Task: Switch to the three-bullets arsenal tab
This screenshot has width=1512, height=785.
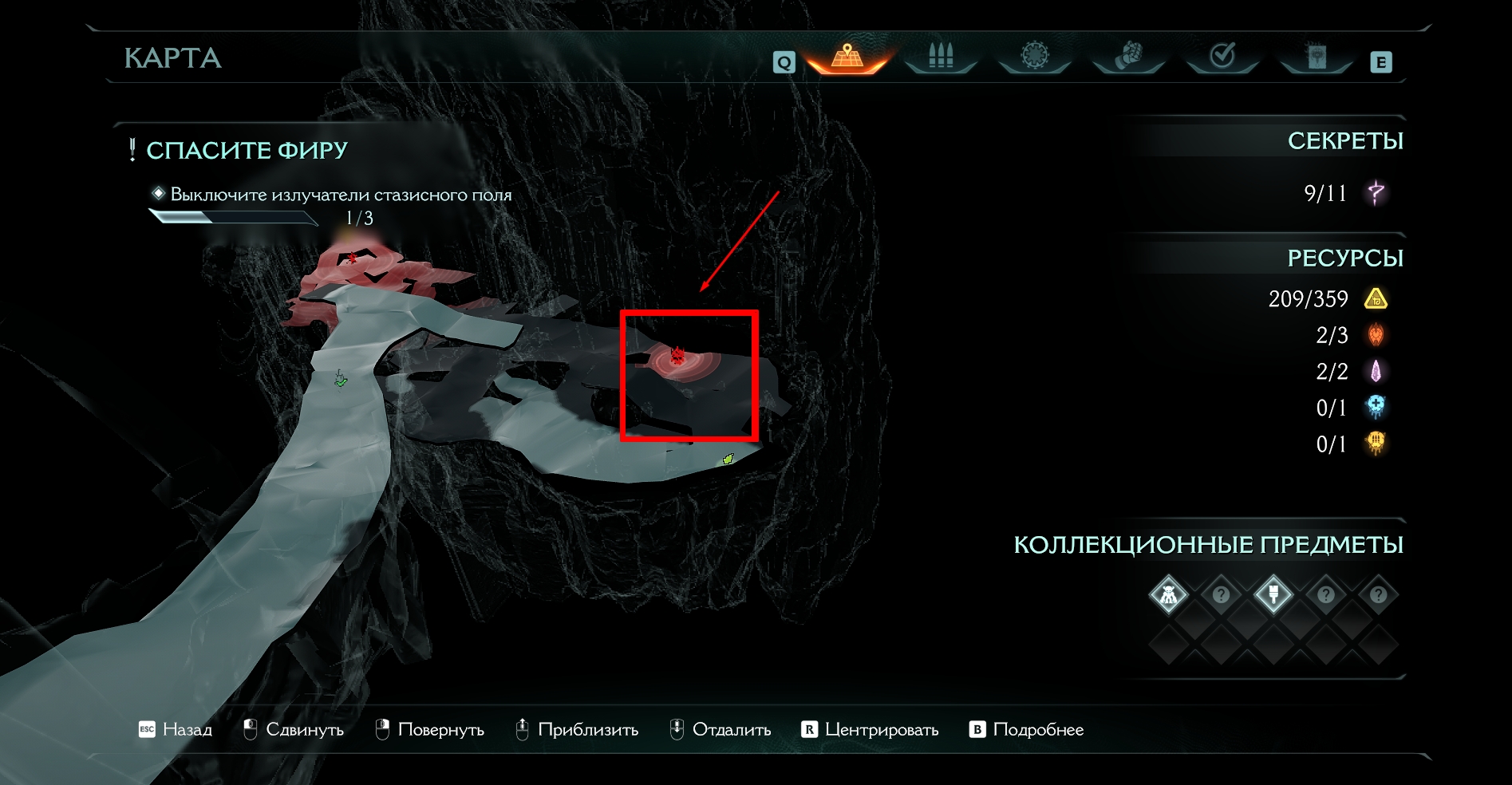Action: [x=941, y=57]
